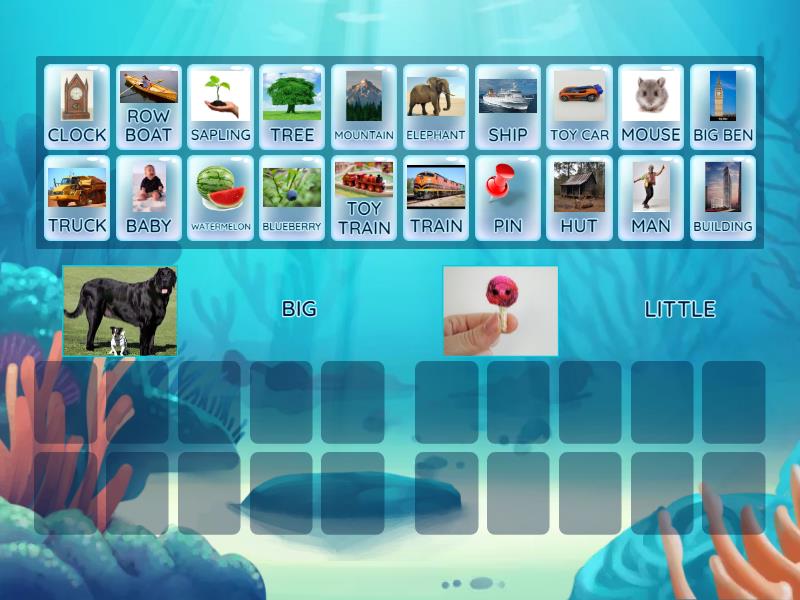Click the TREE card

(292, 107)
